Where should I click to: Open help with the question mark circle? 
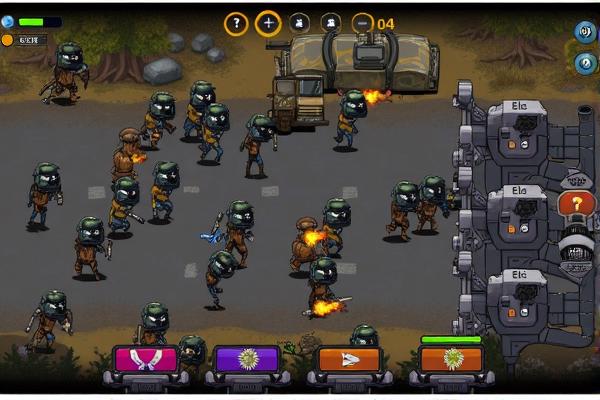coord(236,23)
